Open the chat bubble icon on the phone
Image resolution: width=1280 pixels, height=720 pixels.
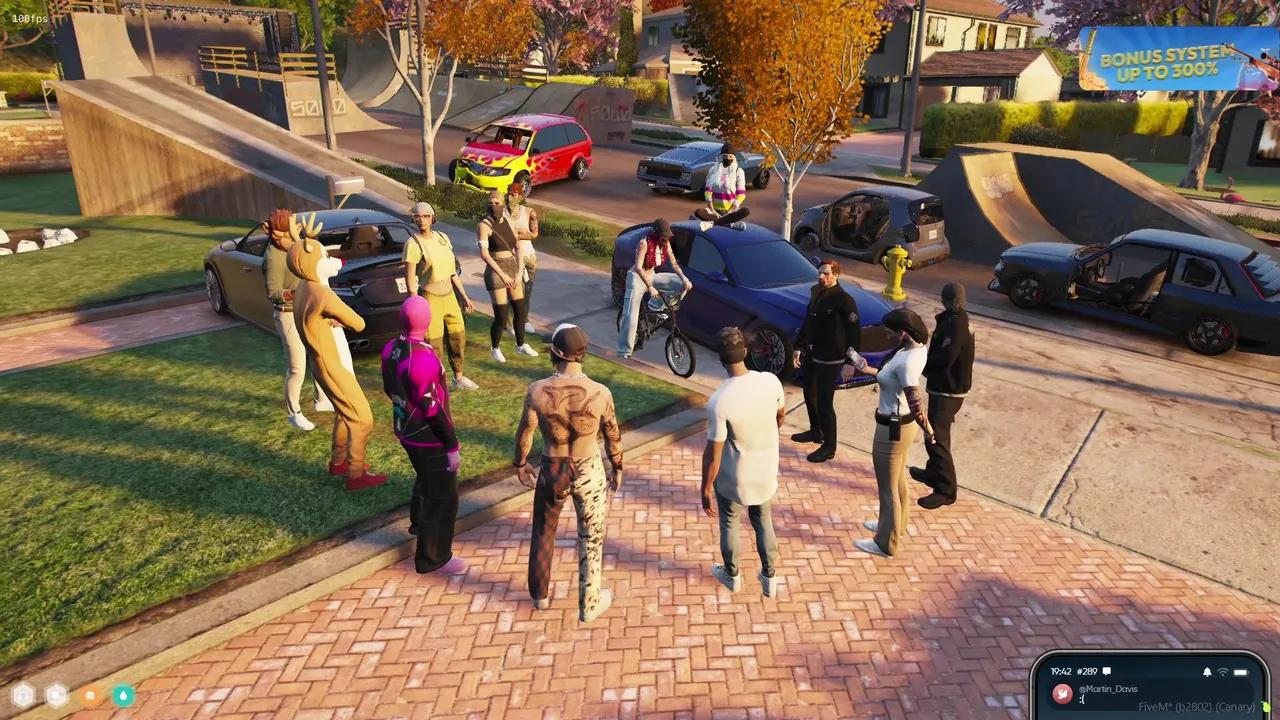tap(1106, 671)
